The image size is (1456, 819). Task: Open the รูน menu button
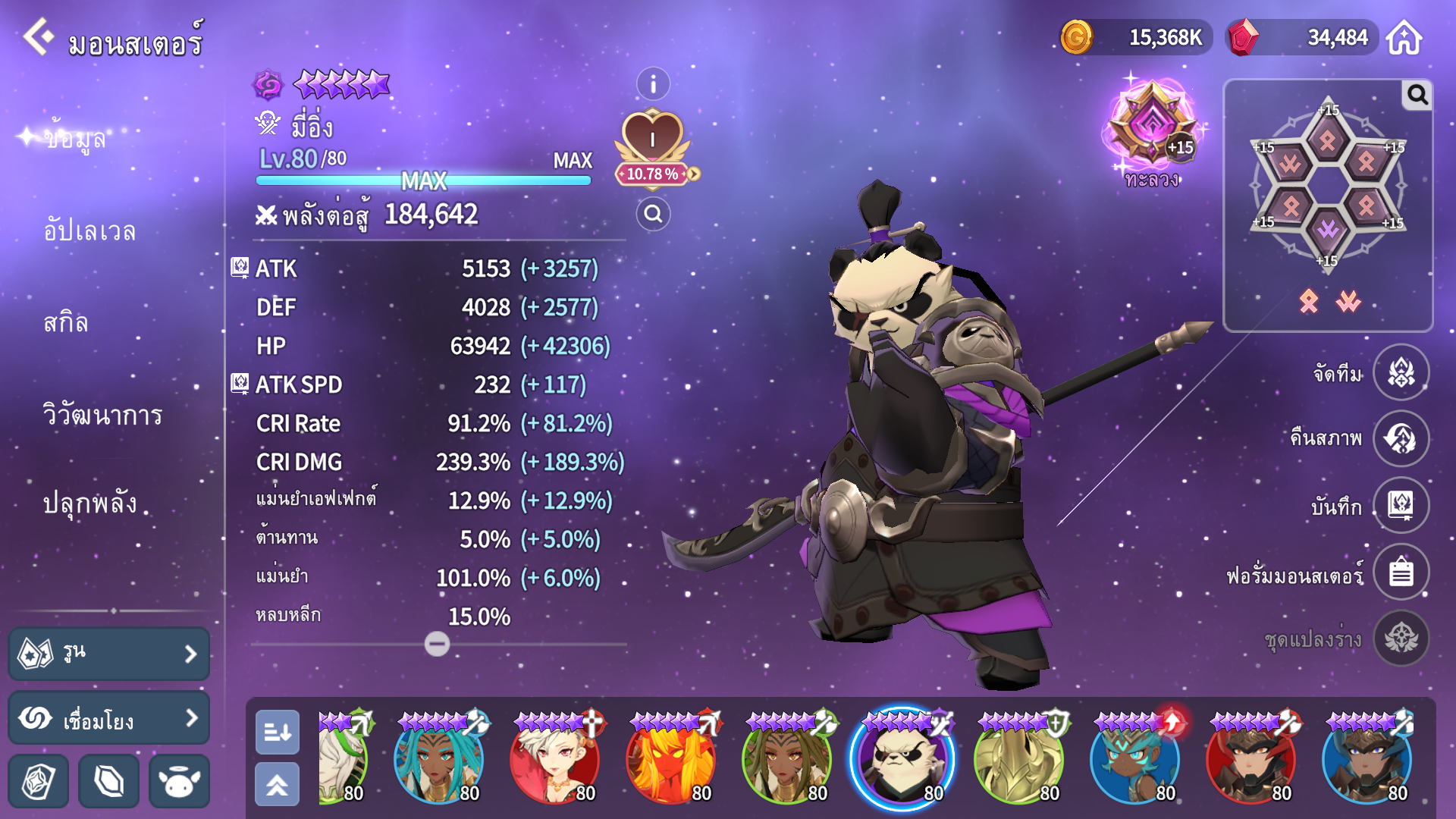tap(109, 653)
